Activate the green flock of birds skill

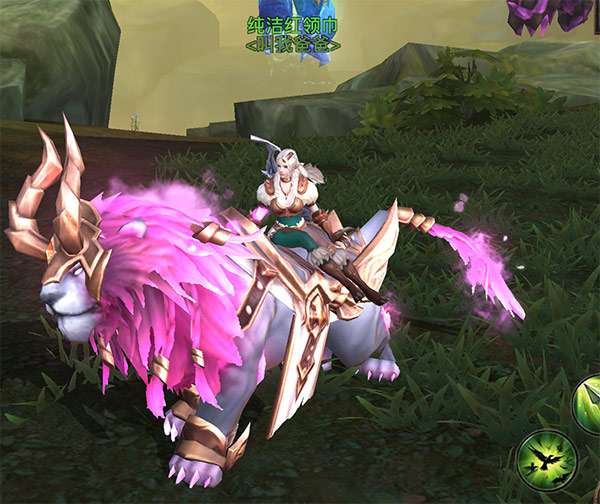coord(547,458)
